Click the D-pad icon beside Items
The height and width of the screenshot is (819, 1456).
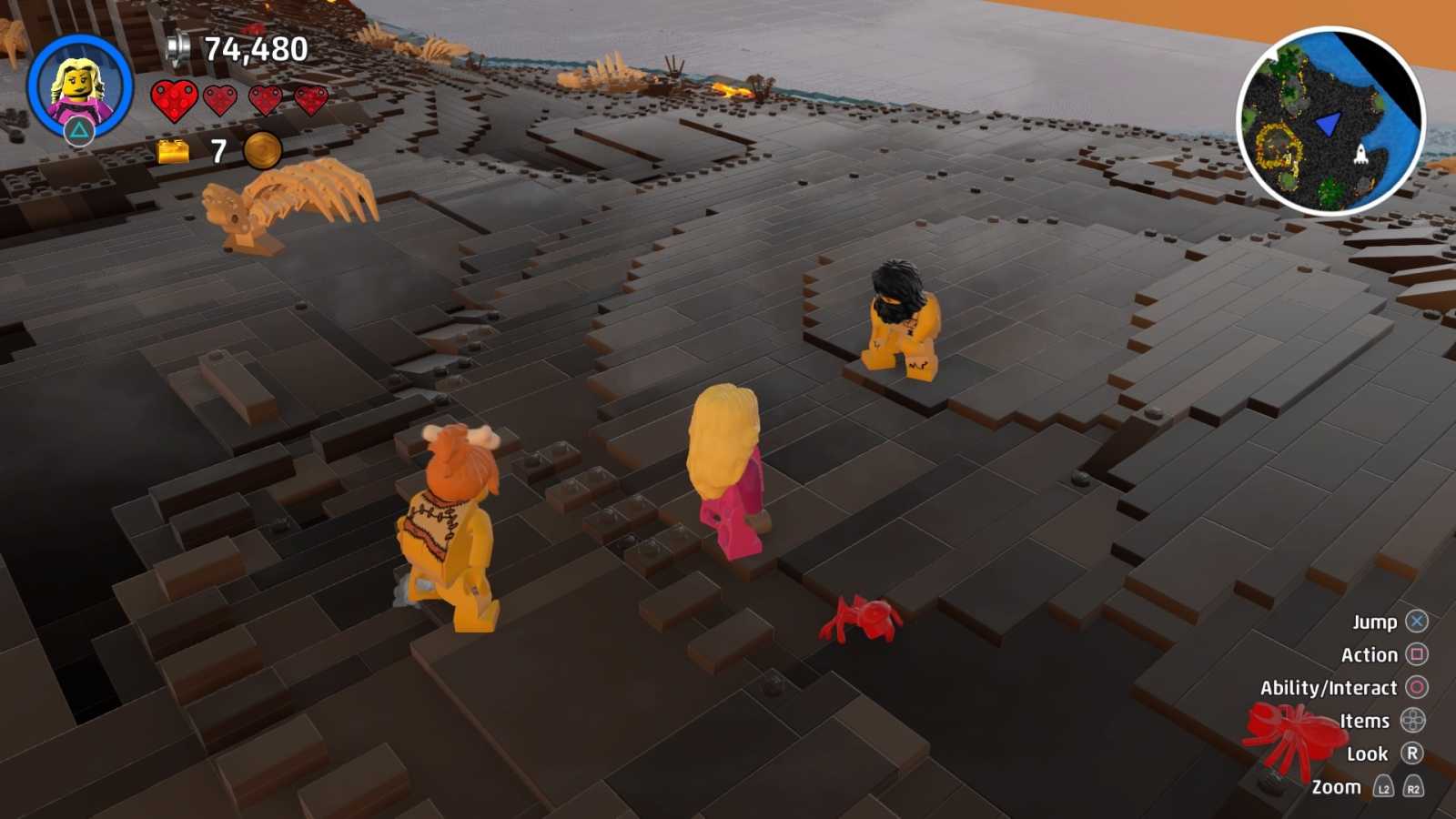1413,721
